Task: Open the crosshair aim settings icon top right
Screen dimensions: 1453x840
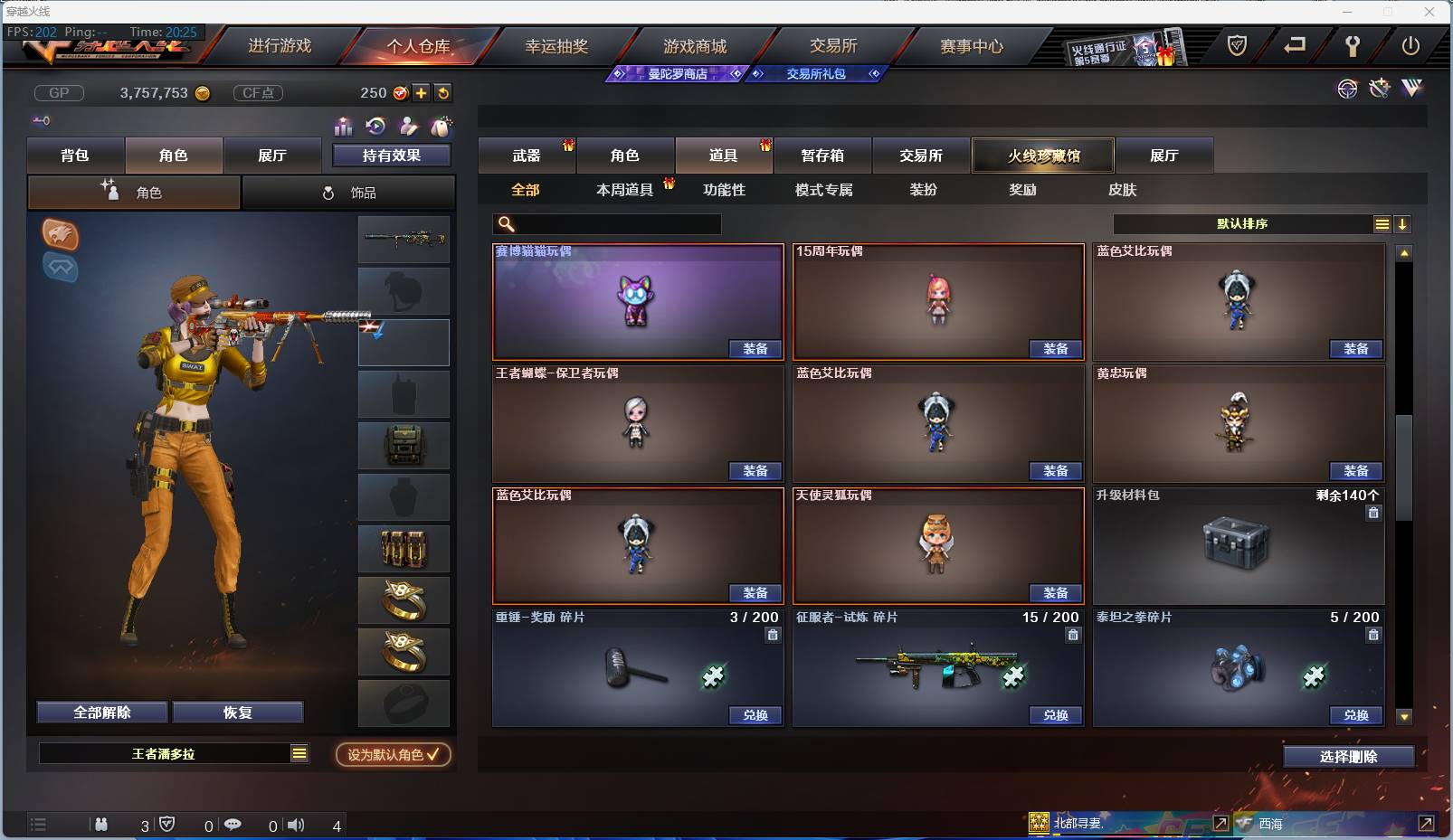Action: point(1348,90)
